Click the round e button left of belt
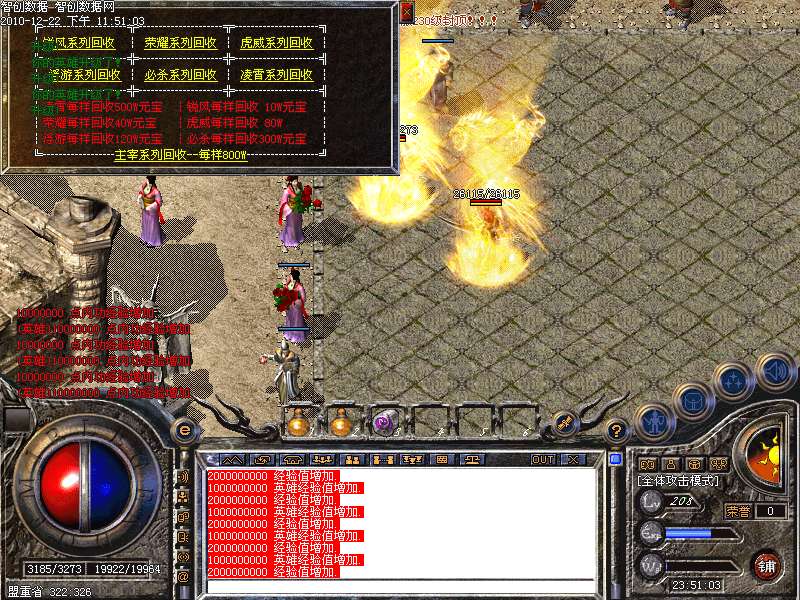Image resolution: width=800 pixels, height=600 pixels. (x=184, y=430)
